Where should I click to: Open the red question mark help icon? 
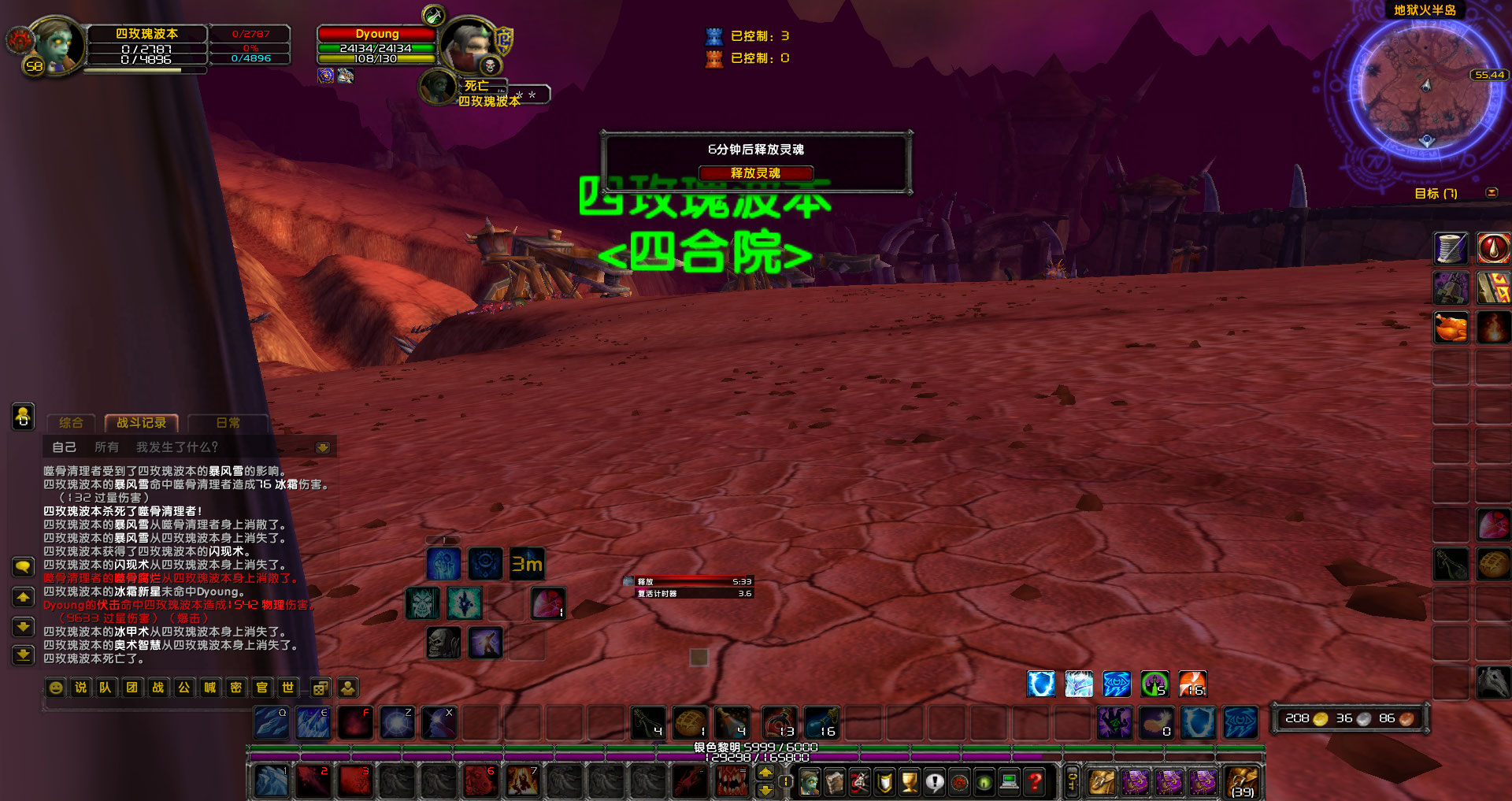[x=1036, y=782]
